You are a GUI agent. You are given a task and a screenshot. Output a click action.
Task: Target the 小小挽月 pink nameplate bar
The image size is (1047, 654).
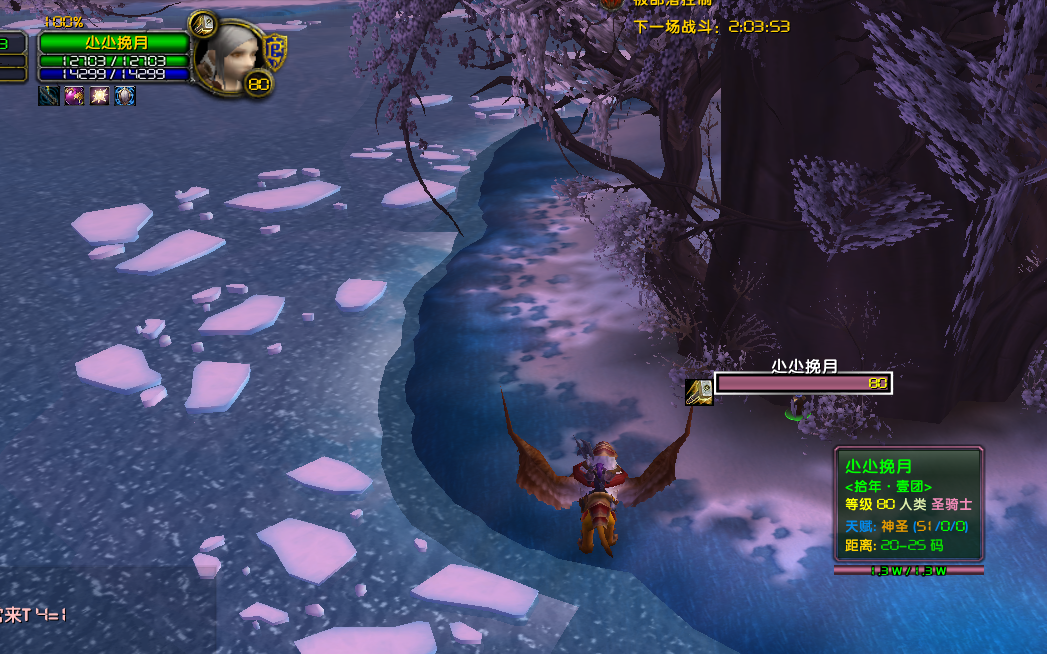802,383
